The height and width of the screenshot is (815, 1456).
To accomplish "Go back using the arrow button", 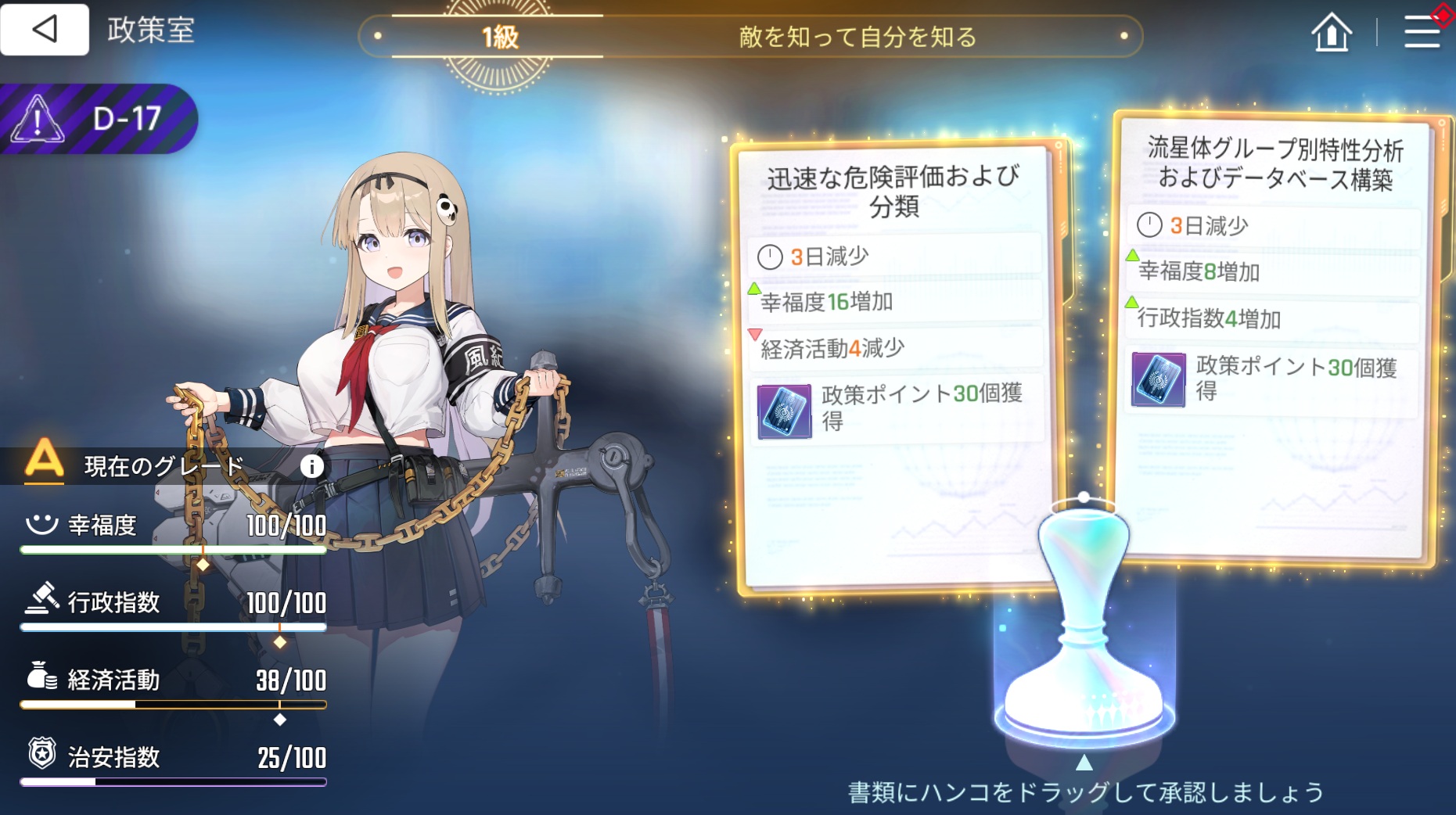I will (x=45, y=30).
